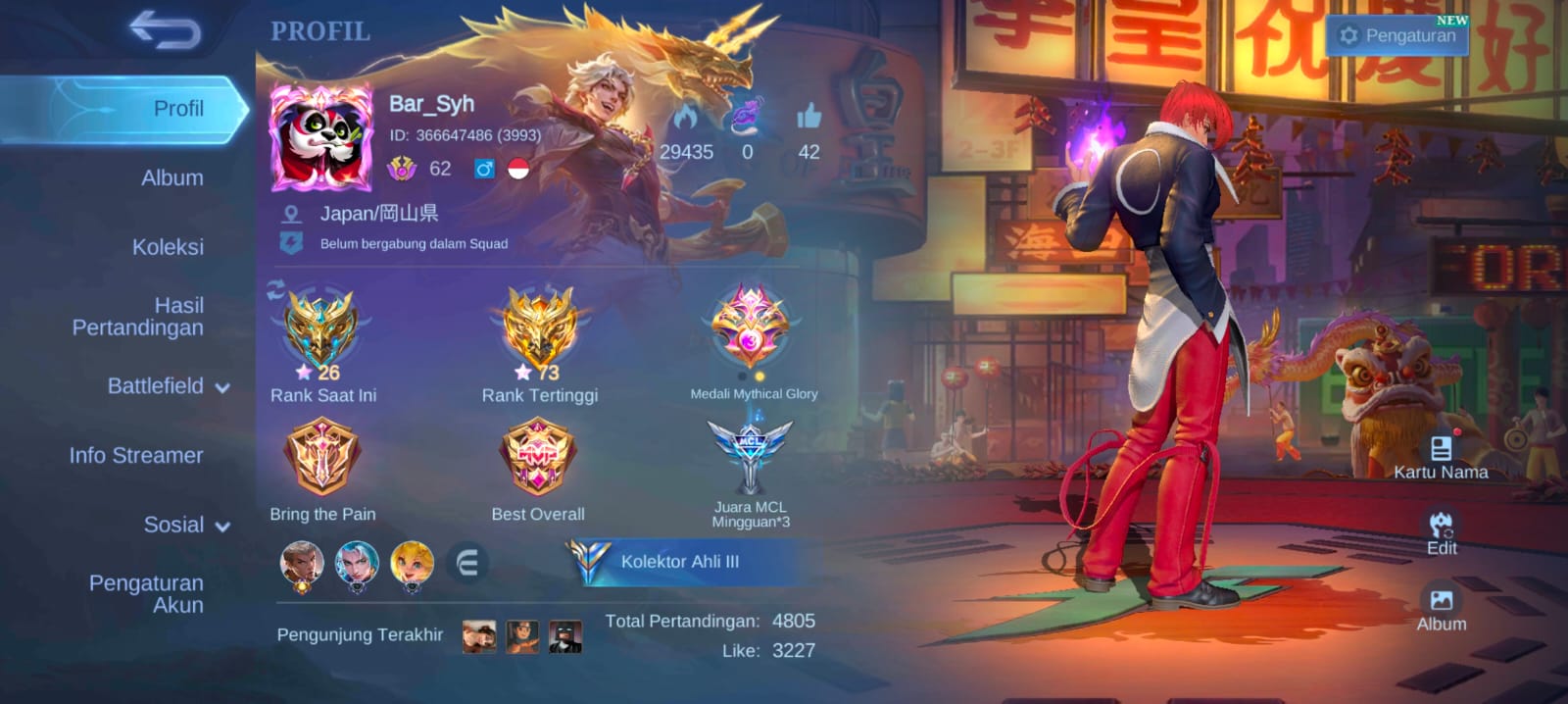Viewport: 1568px width, 704px height.
Task: Go back using the return arrow
Action: coord(165,30)
